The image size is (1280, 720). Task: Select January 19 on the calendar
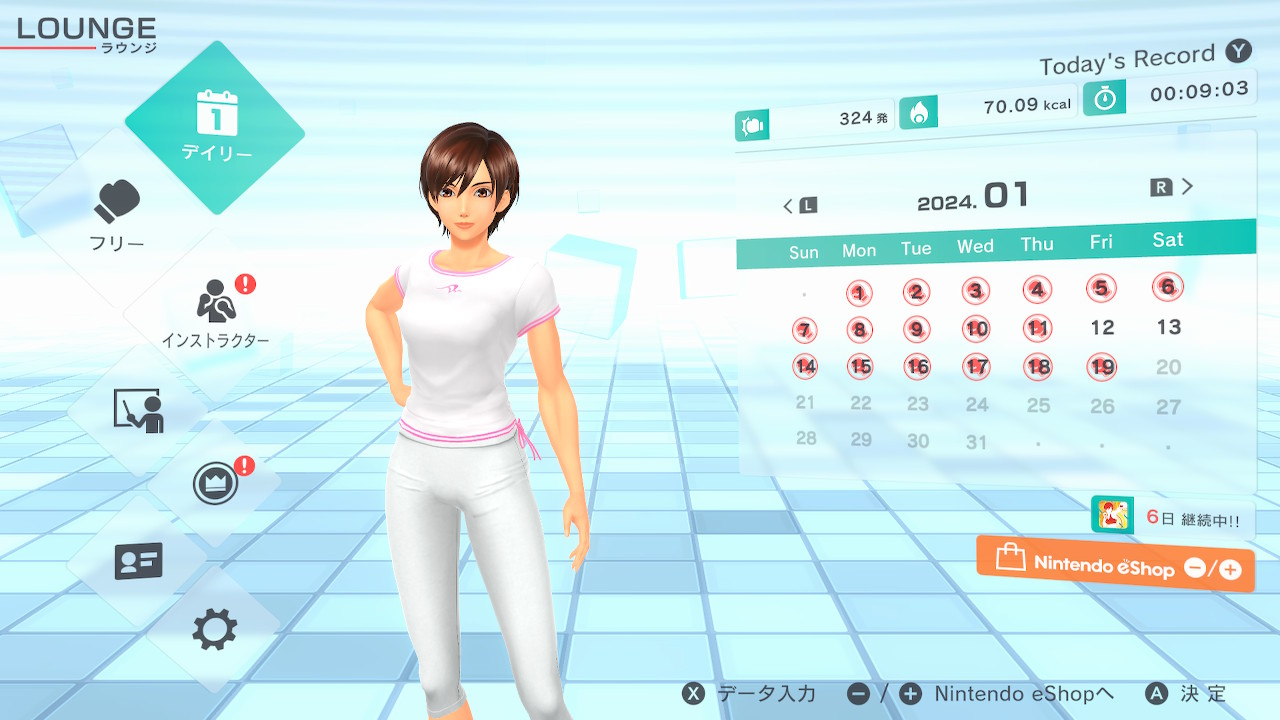[x=1102, y=367]
